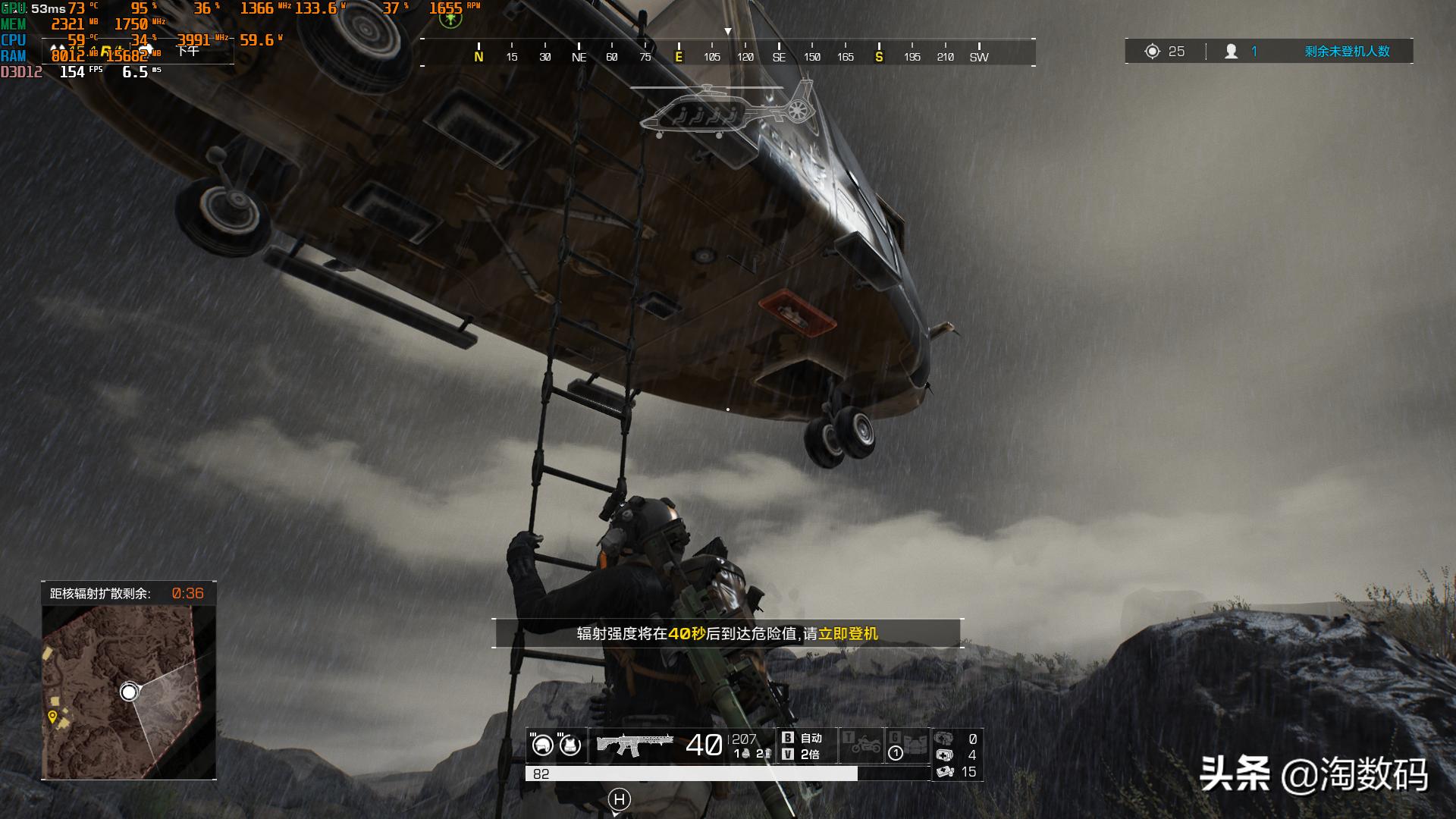The image size is (1456, 819).
Task: Click the kill count crosshair icon
Action: click(x=1153, y=52)
